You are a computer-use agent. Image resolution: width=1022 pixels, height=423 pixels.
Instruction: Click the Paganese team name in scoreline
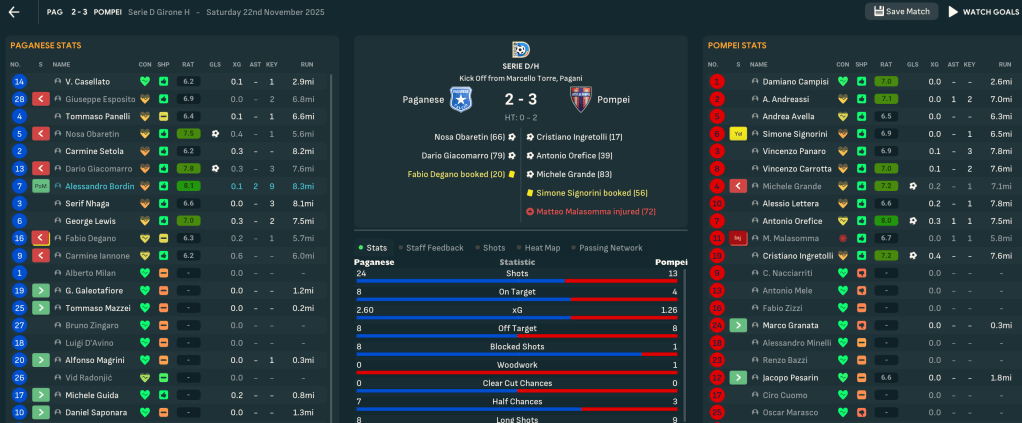423,100
